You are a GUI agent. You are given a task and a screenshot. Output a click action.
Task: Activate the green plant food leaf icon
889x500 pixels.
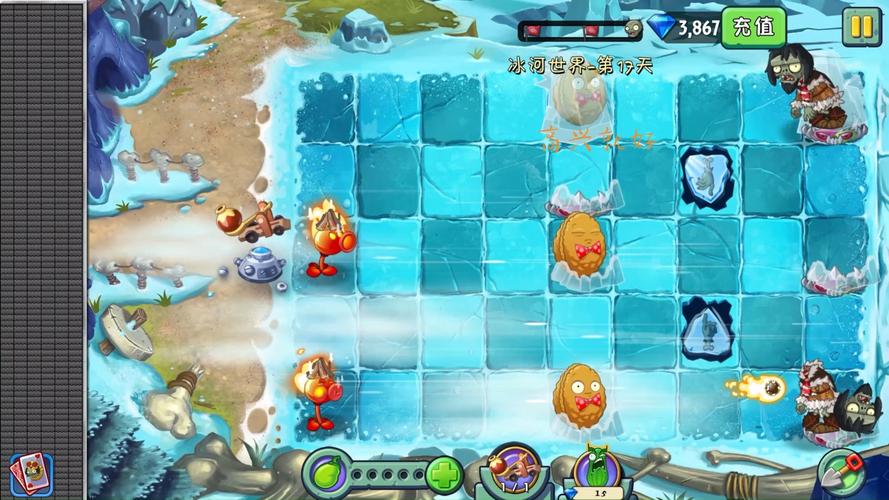327,471
